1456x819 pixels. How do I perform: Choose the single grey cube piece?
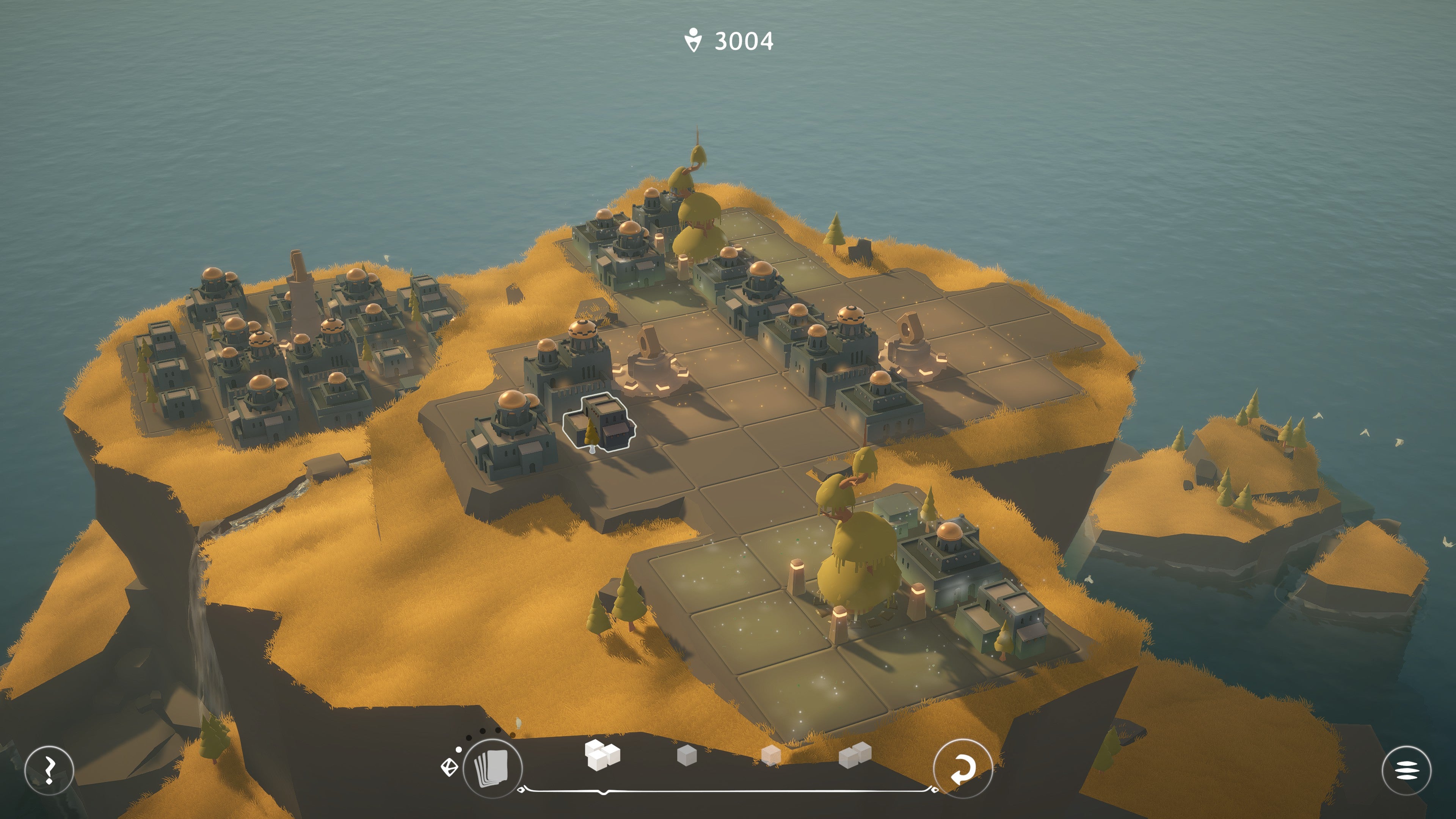(x=687, y=755)
